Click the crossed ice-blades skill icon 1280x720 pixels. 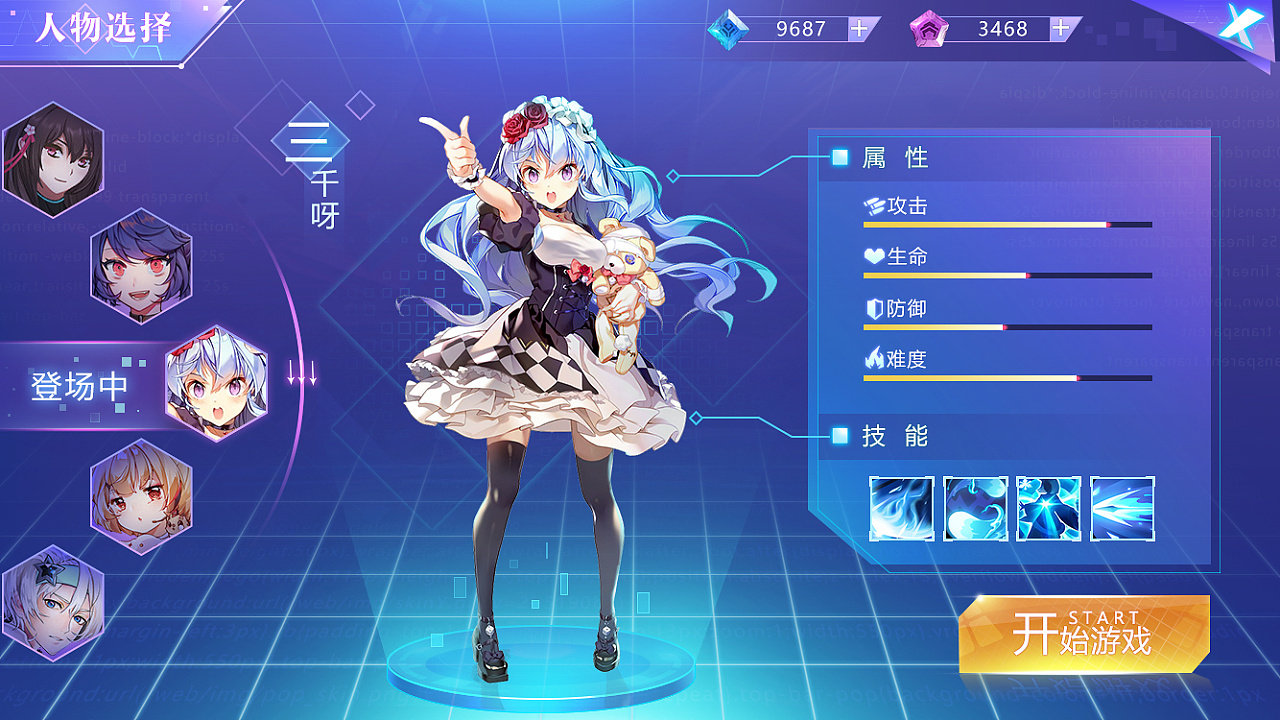point(1120,509)
